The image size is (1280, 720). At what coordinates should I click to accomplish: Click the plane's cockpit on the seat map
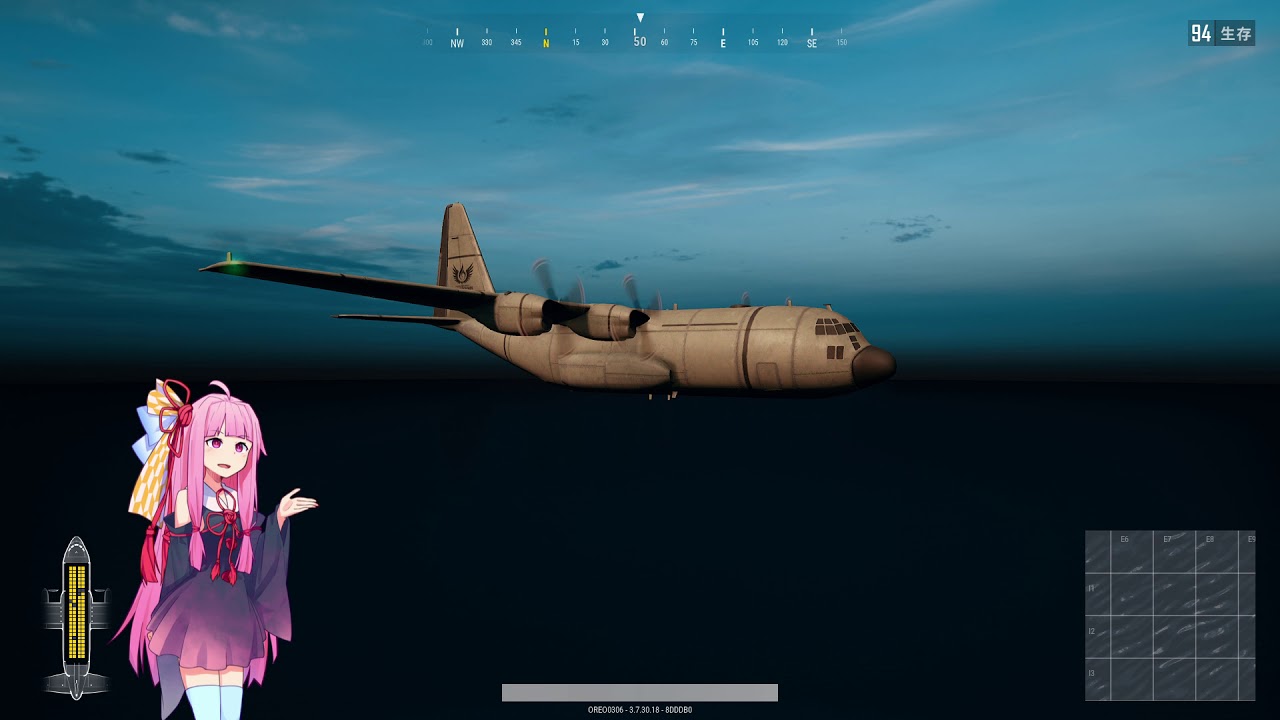[x=75, y=549]
